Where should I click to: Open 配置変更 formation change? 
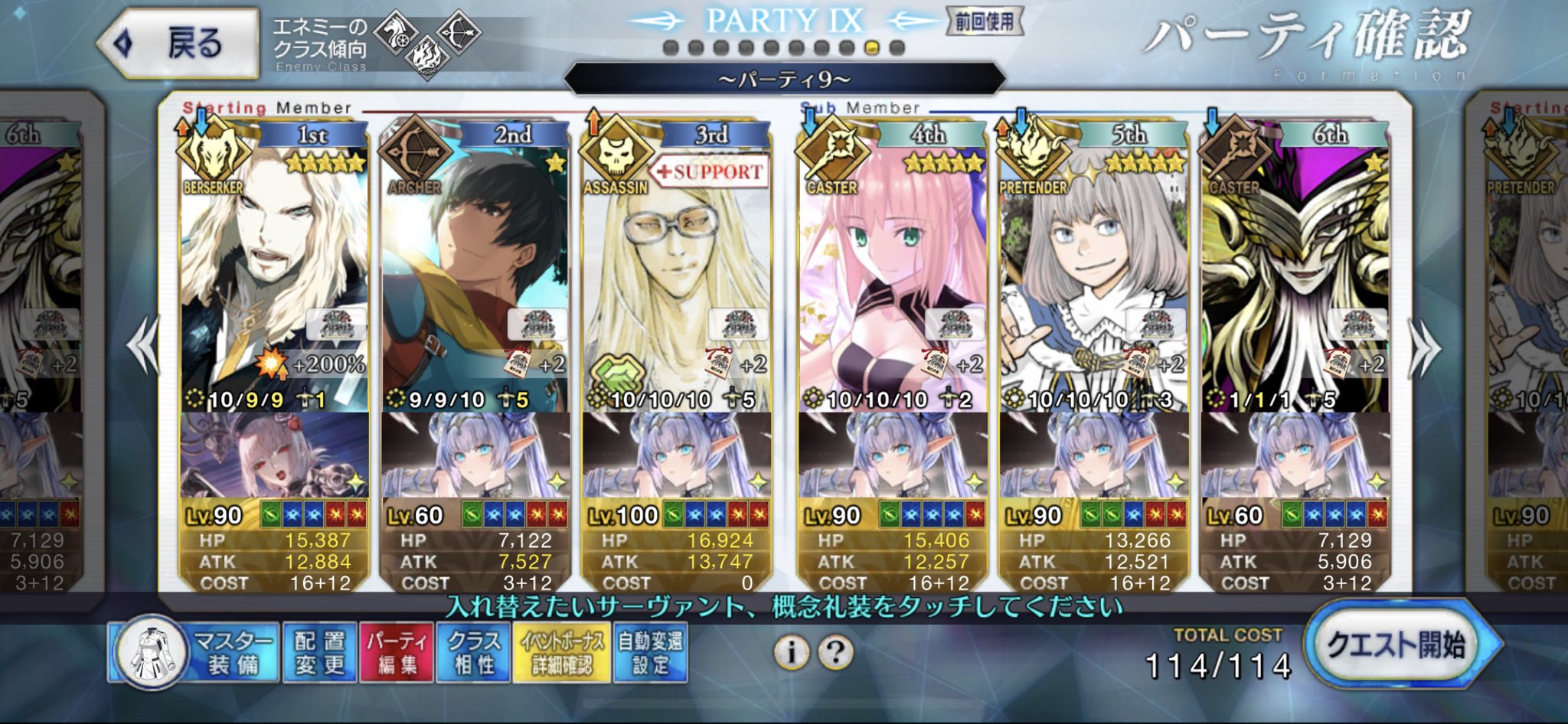pos(319,653)
